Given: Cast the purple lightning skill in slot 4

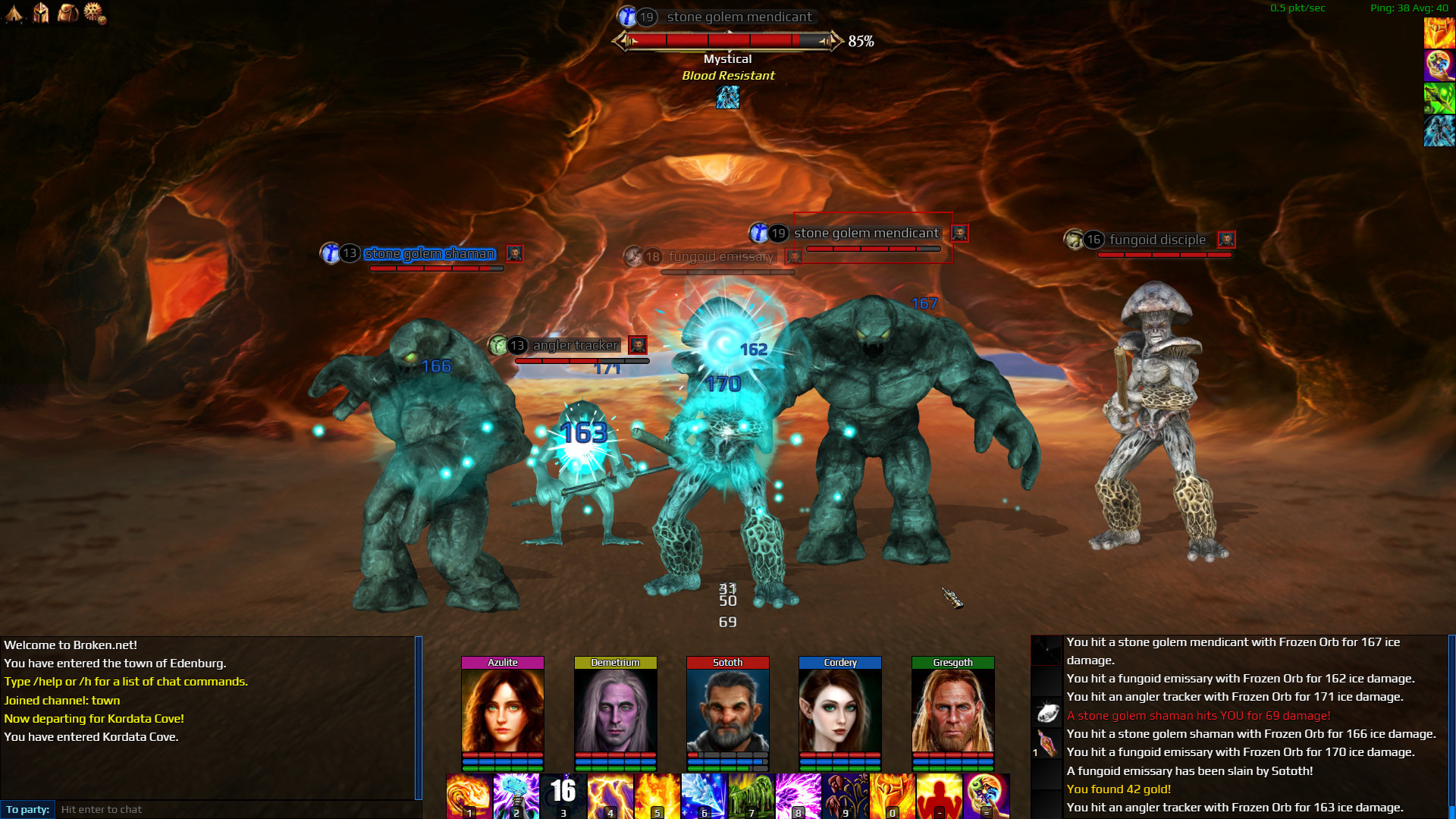Looking at the screenshot, I should point(610,795).
